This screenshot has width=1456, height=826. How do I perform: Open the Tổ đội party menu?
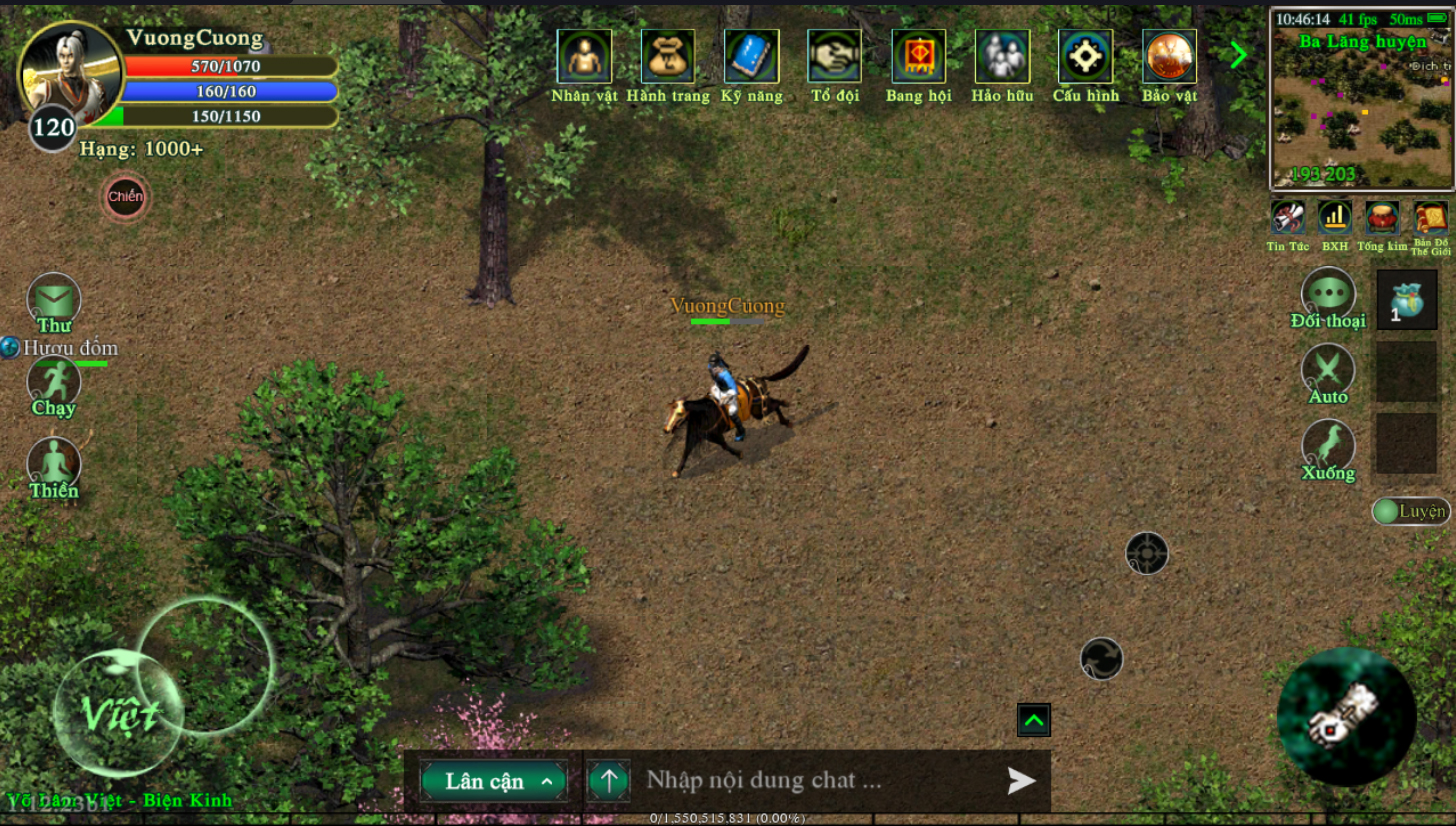pyautogui.click(x=834, y=57)
